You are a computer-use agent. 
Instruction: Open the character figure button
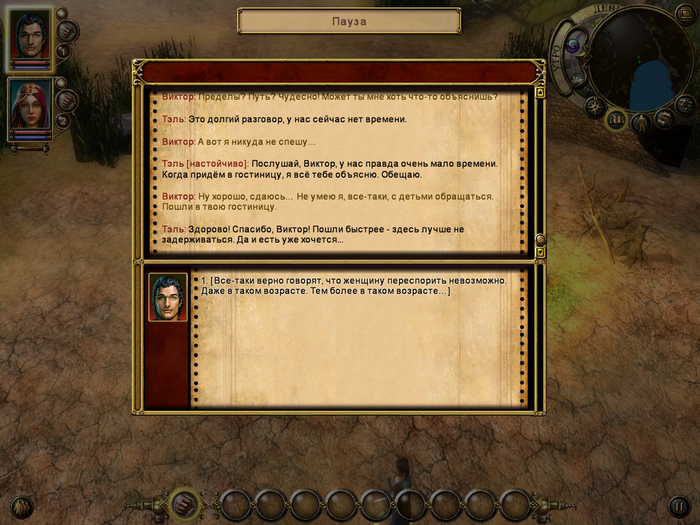(x=639, y=123)
